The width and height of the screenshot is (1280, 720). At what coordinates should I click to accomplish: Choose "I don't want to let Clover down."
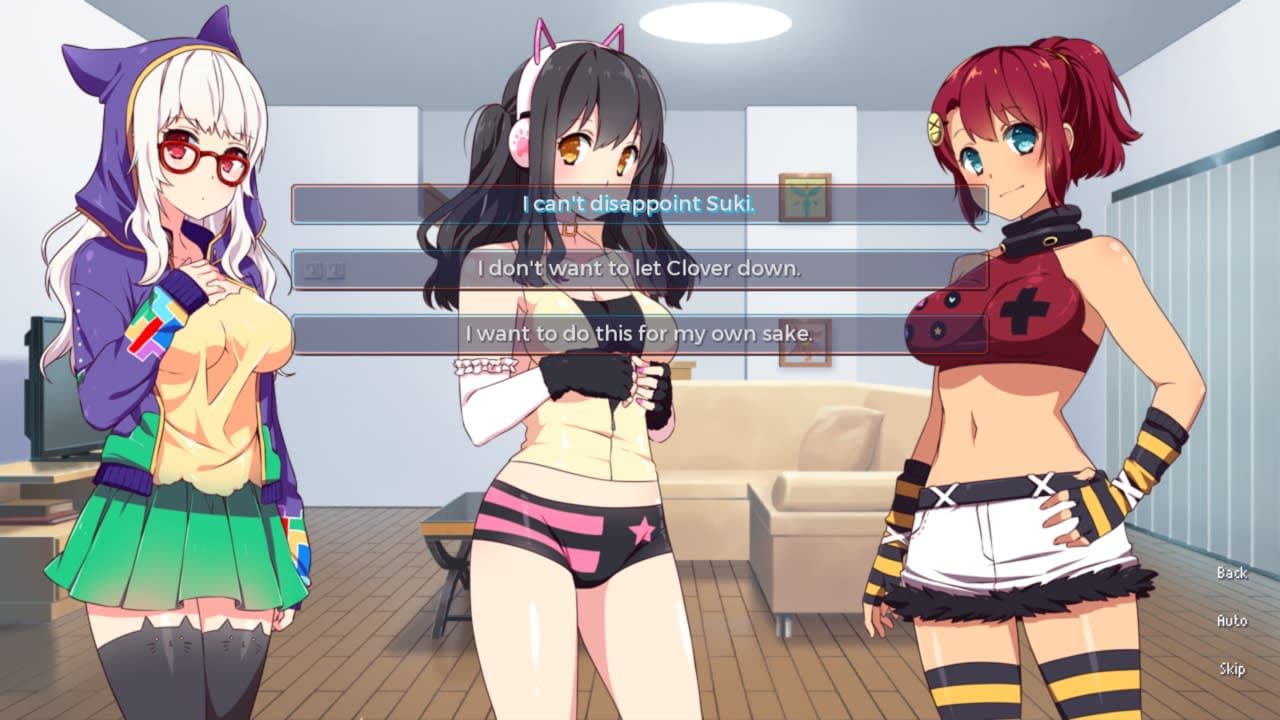coord(645,268)
